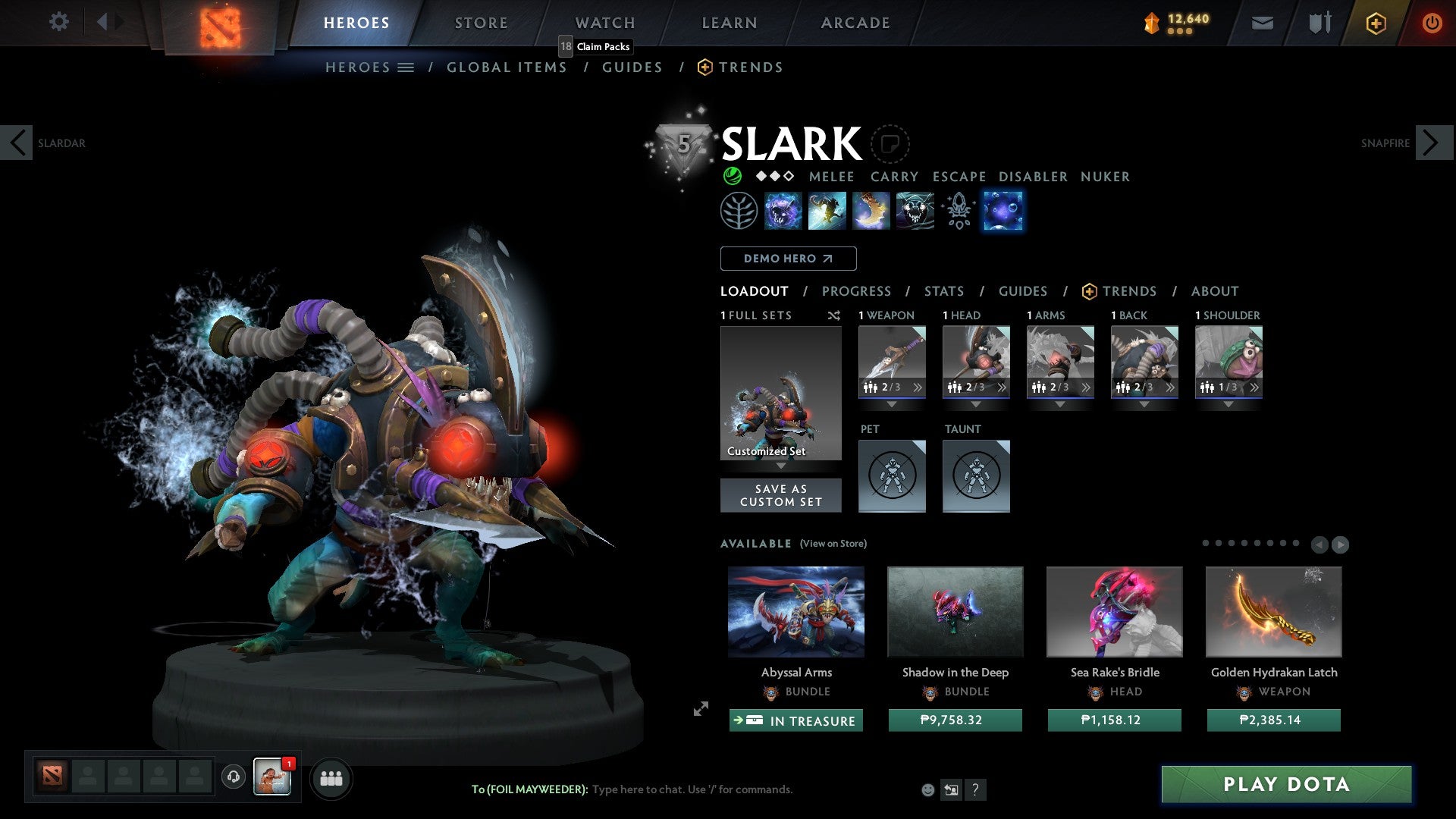
Task: Click the SAVE AS CUSTOM SET button
Action: coord(780,494)
